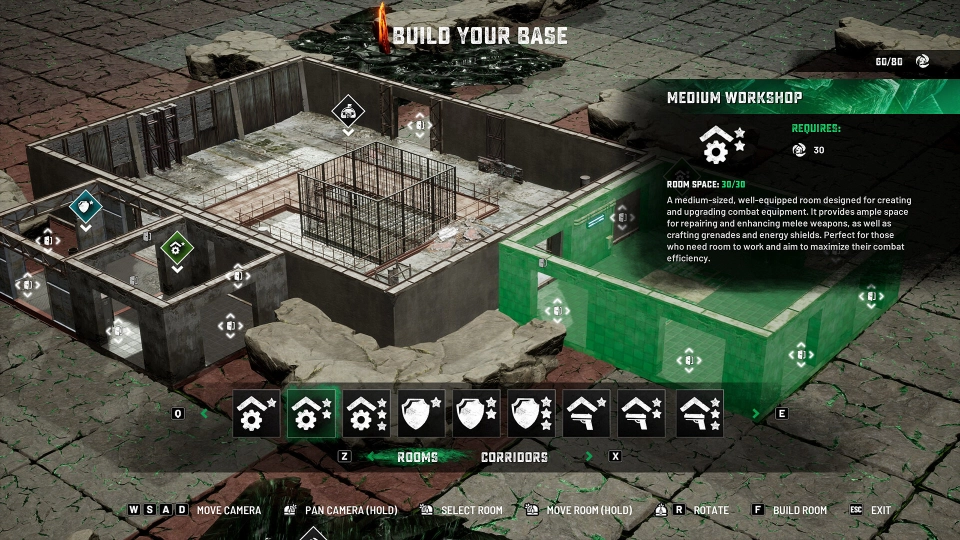Click the Rotate room option
Image resolution: width=960 pixels, height=540 pixels.
(710, 510)
